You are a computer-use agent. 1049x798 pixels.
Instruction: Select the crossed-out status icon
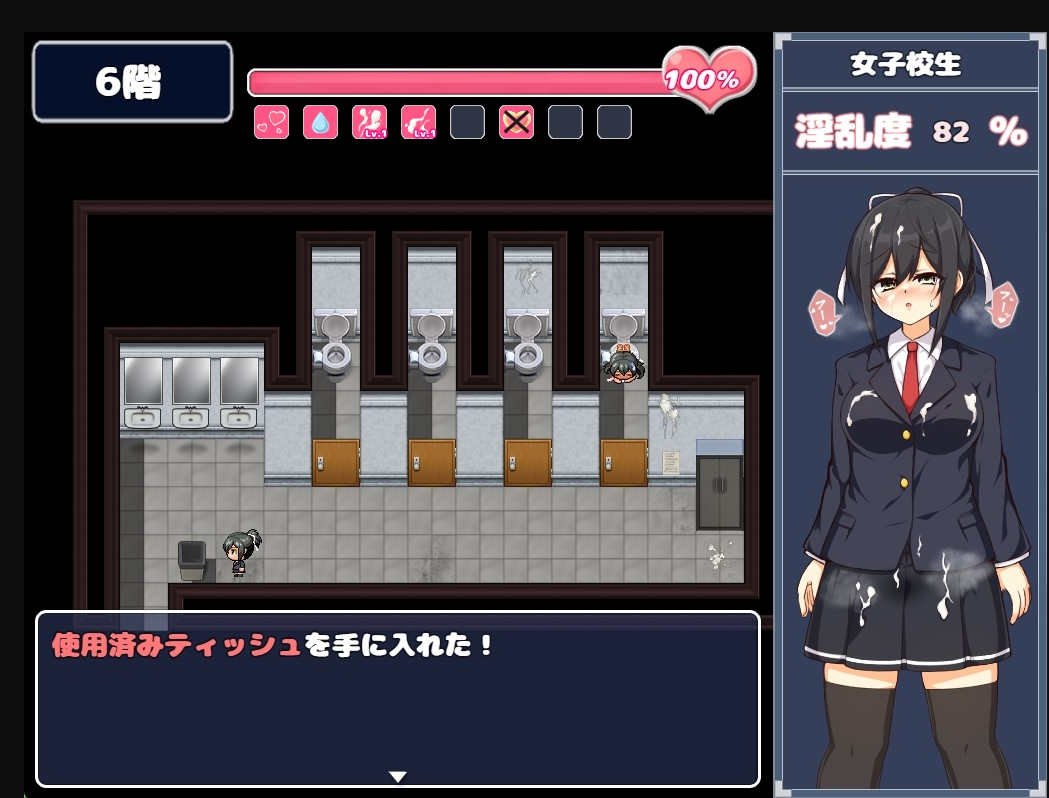click(516, 122)
